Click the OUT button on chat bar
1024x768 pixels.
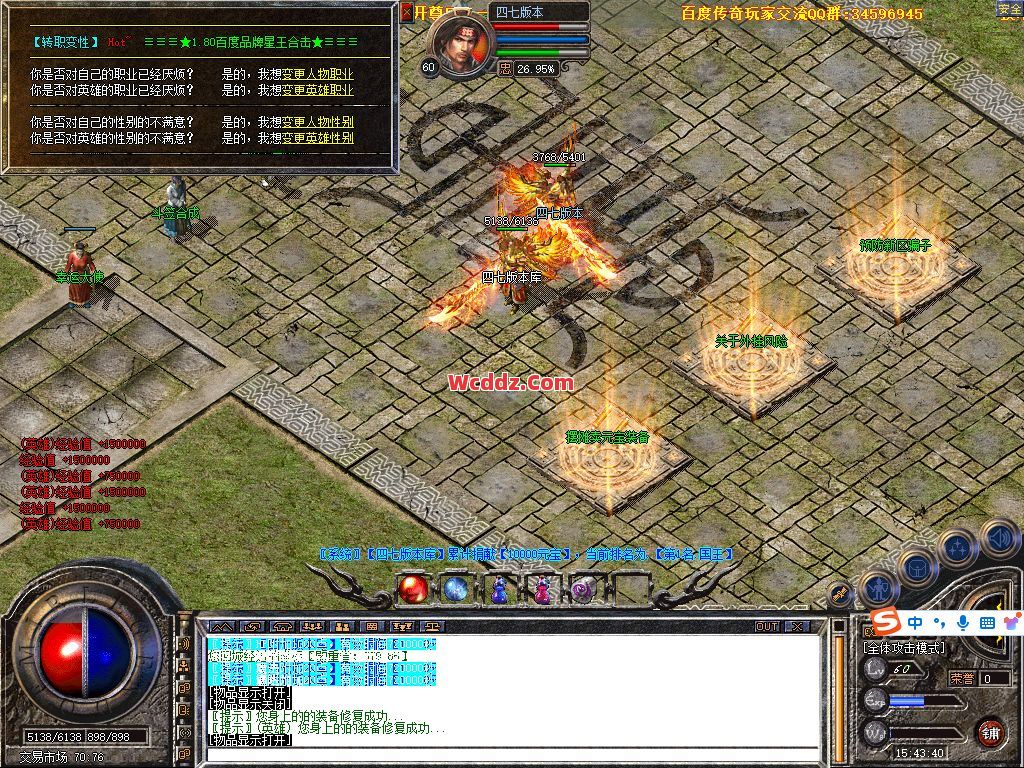pyautogui.click(x=767, y=626)
